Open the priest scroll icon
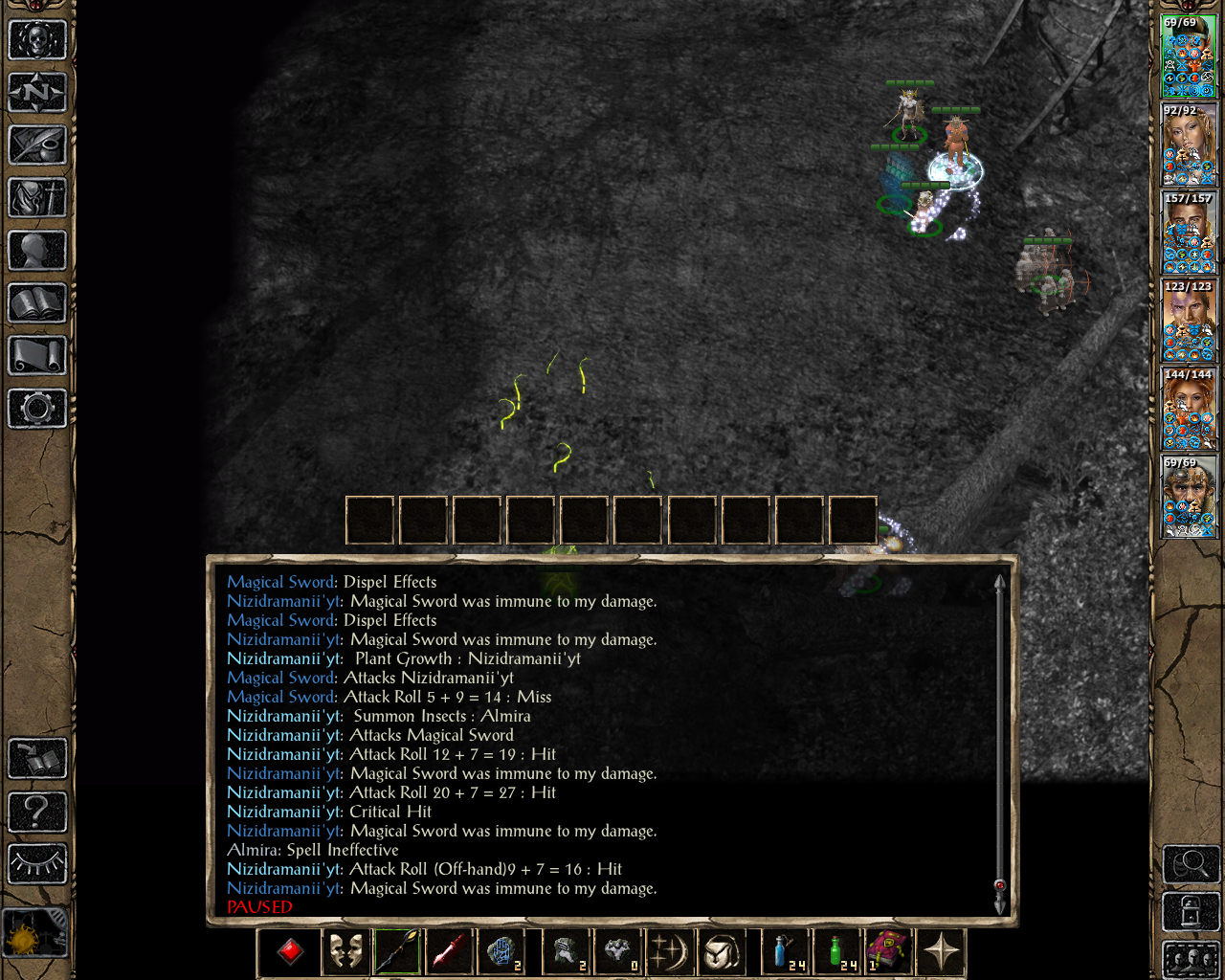Screen dimensions: 1225x980 point(37,356)
